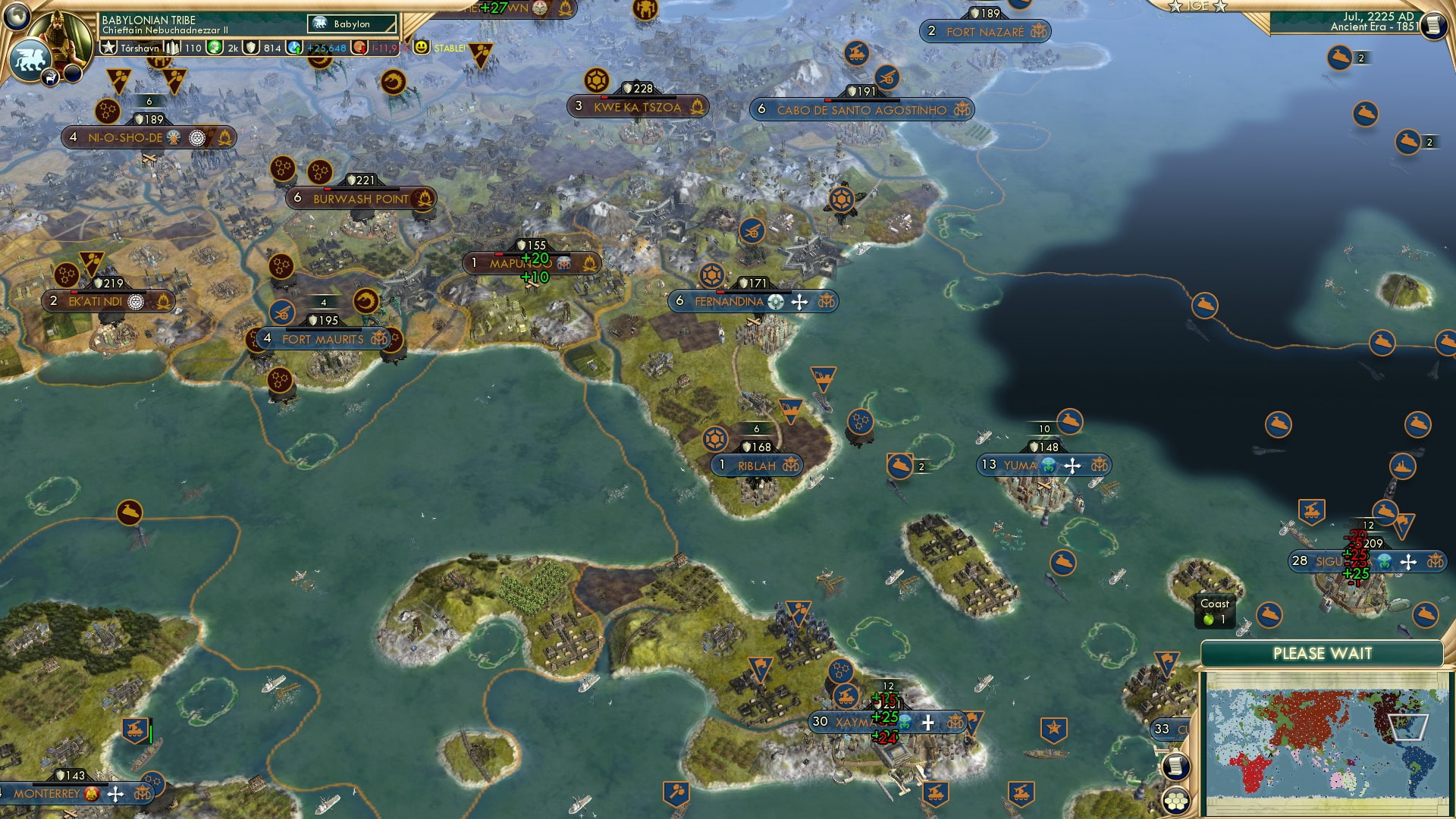Select the hex grid icon near the minimap
The width and height of the screenshot is (1456, 819).
pyautogui.click(x=1176, y=802)
